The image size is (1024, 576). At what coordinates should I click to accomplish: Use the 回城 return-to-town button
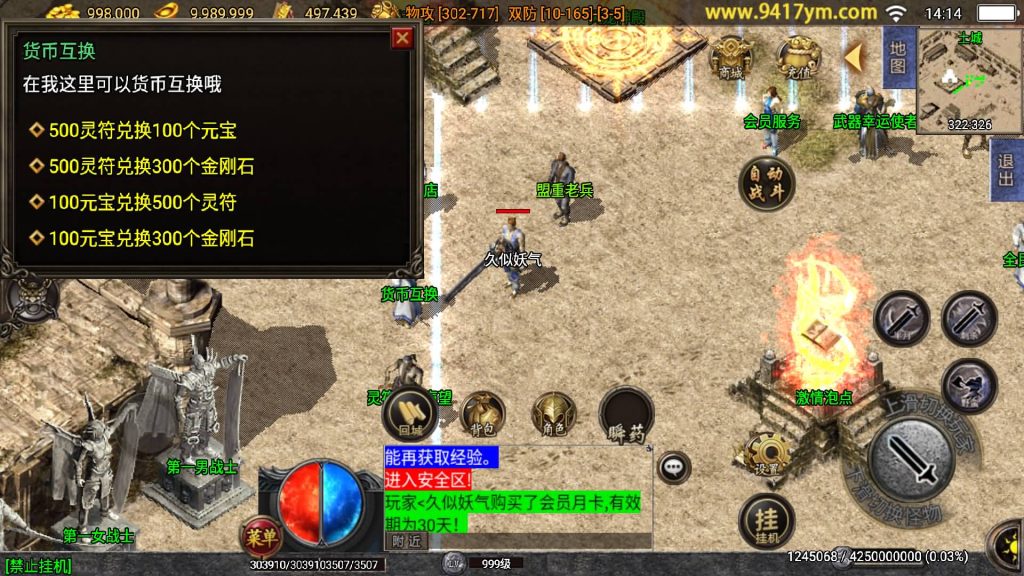[x=411, y=413]
